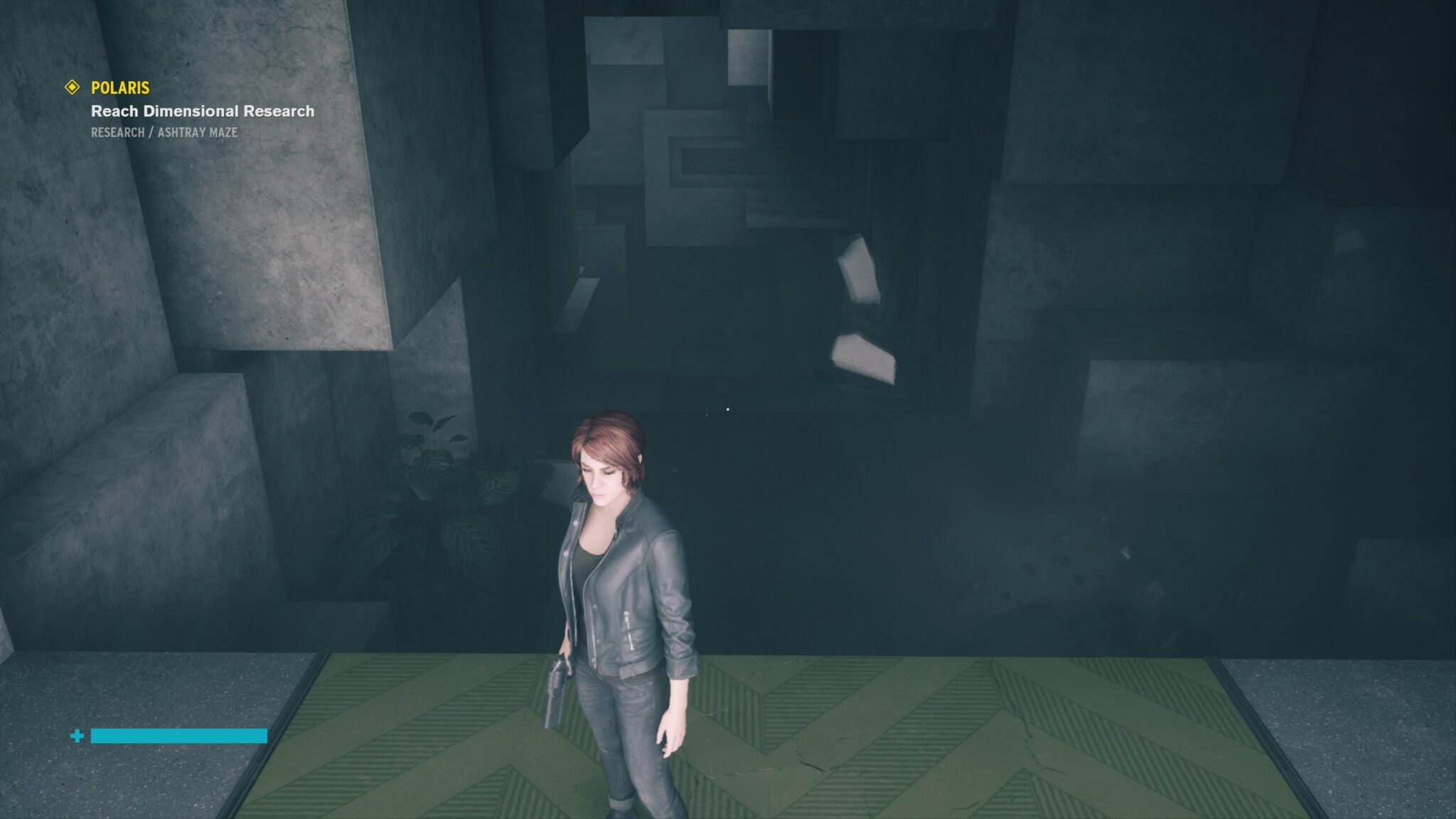Toggle the POLARIS objective tracker
The height and width of the screenshot is (819, 1456).
pyautogui.click(x=119, y=89)
